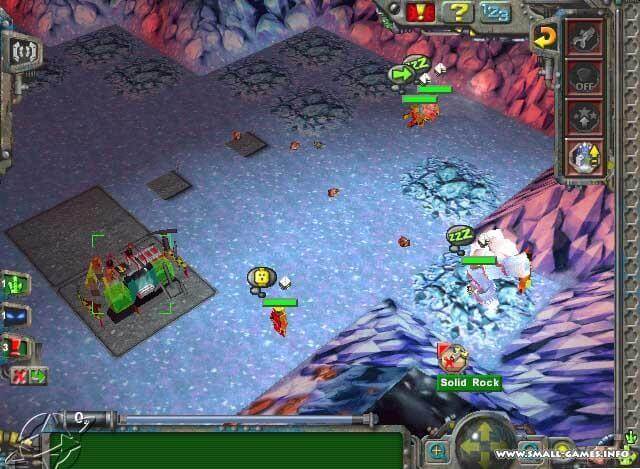This screenshot has width=640, height=469.
Task: Select the sleeping Rock Raider's zzz bubble
Action: click(x=459, y=237)
